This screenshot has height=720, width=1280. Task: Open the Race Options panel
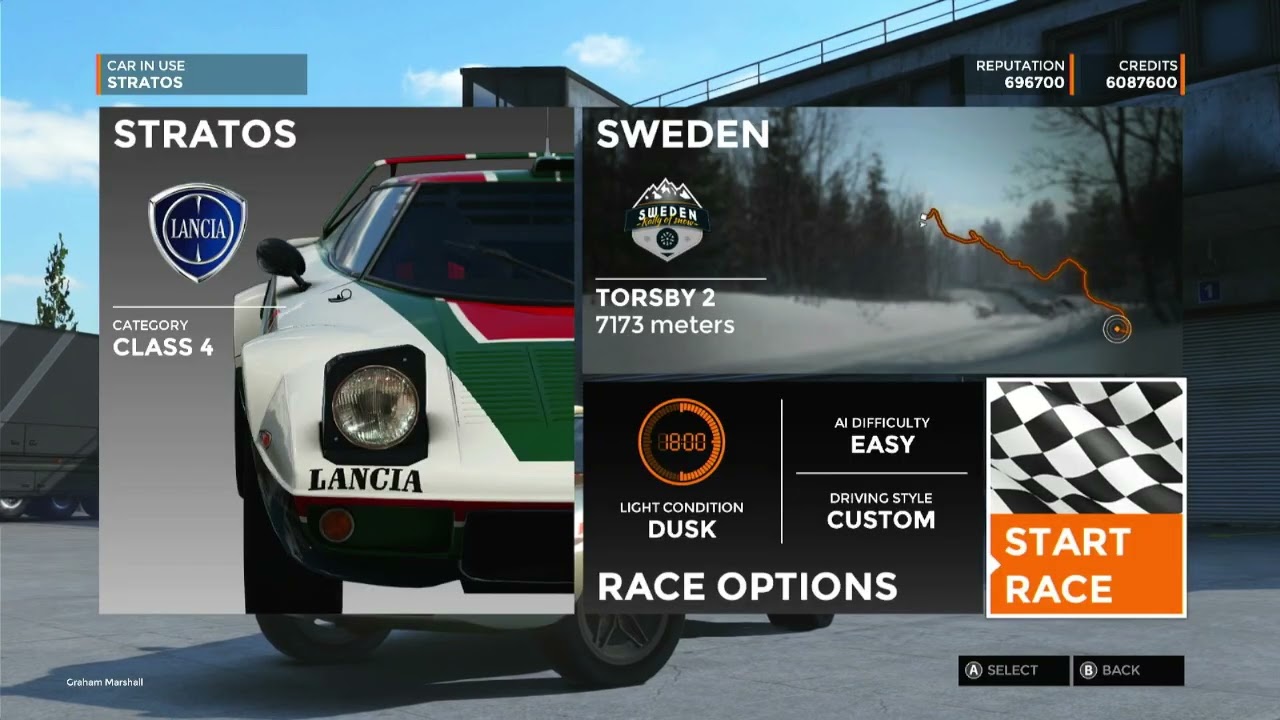[747, 586]
